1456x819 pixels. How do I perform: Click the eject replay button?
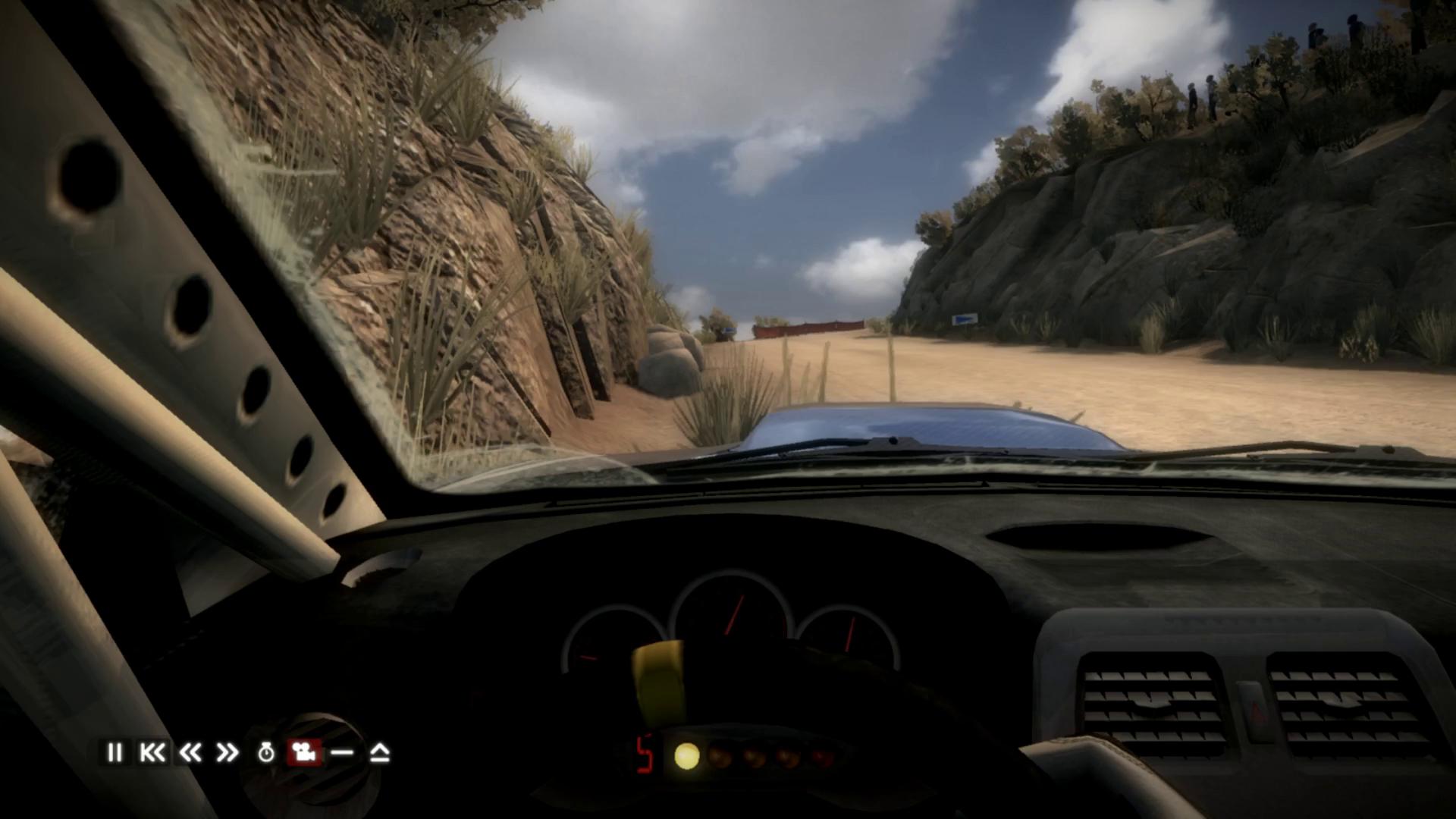coord(380,752)
